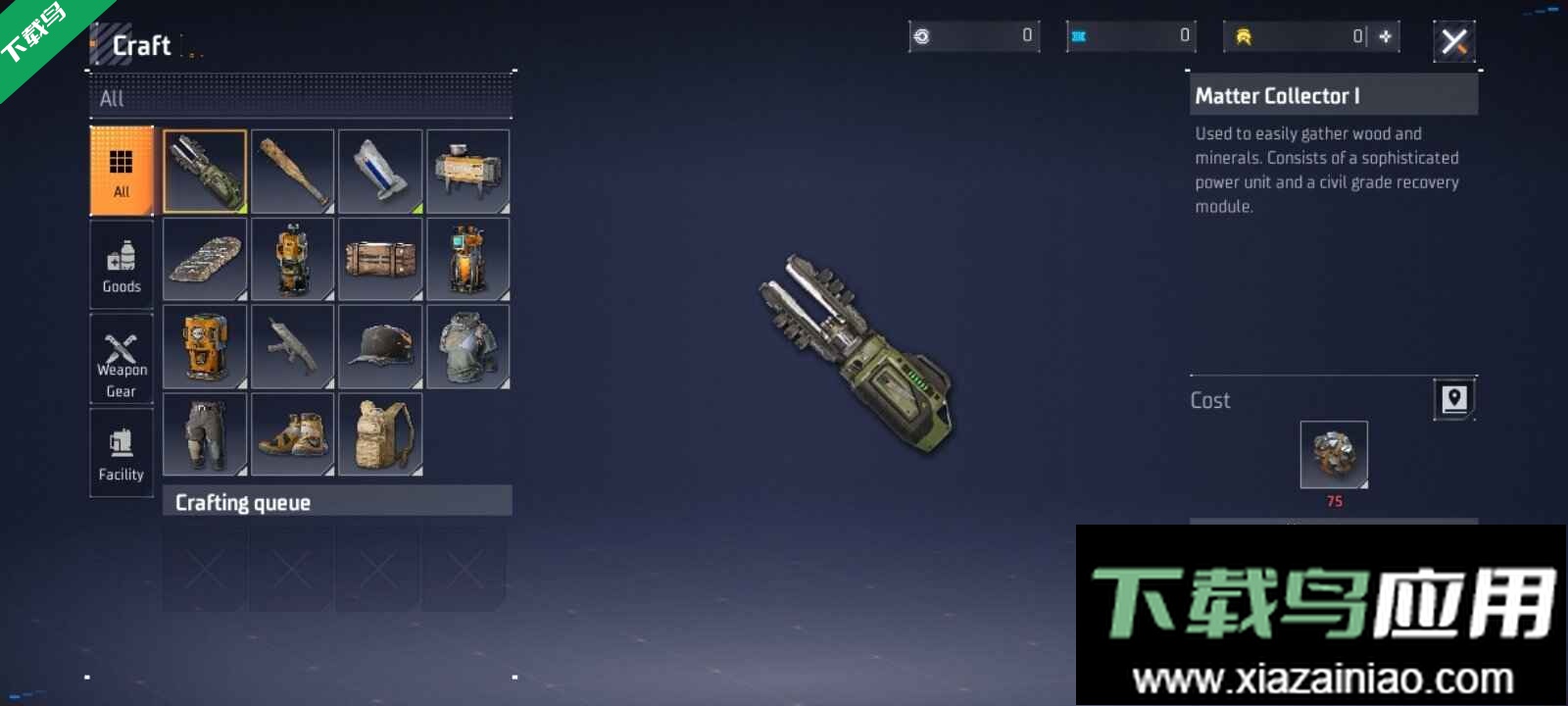
Task: Select the Facility category icon
Action: 121,451
